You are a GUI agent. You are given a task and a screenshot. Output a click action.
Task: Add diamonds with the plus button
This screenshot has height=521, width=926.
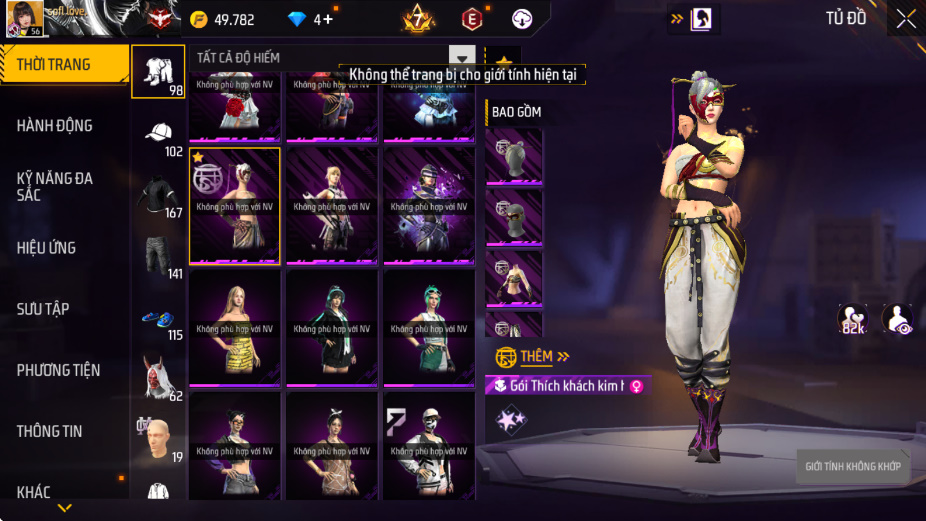point(327,19)
